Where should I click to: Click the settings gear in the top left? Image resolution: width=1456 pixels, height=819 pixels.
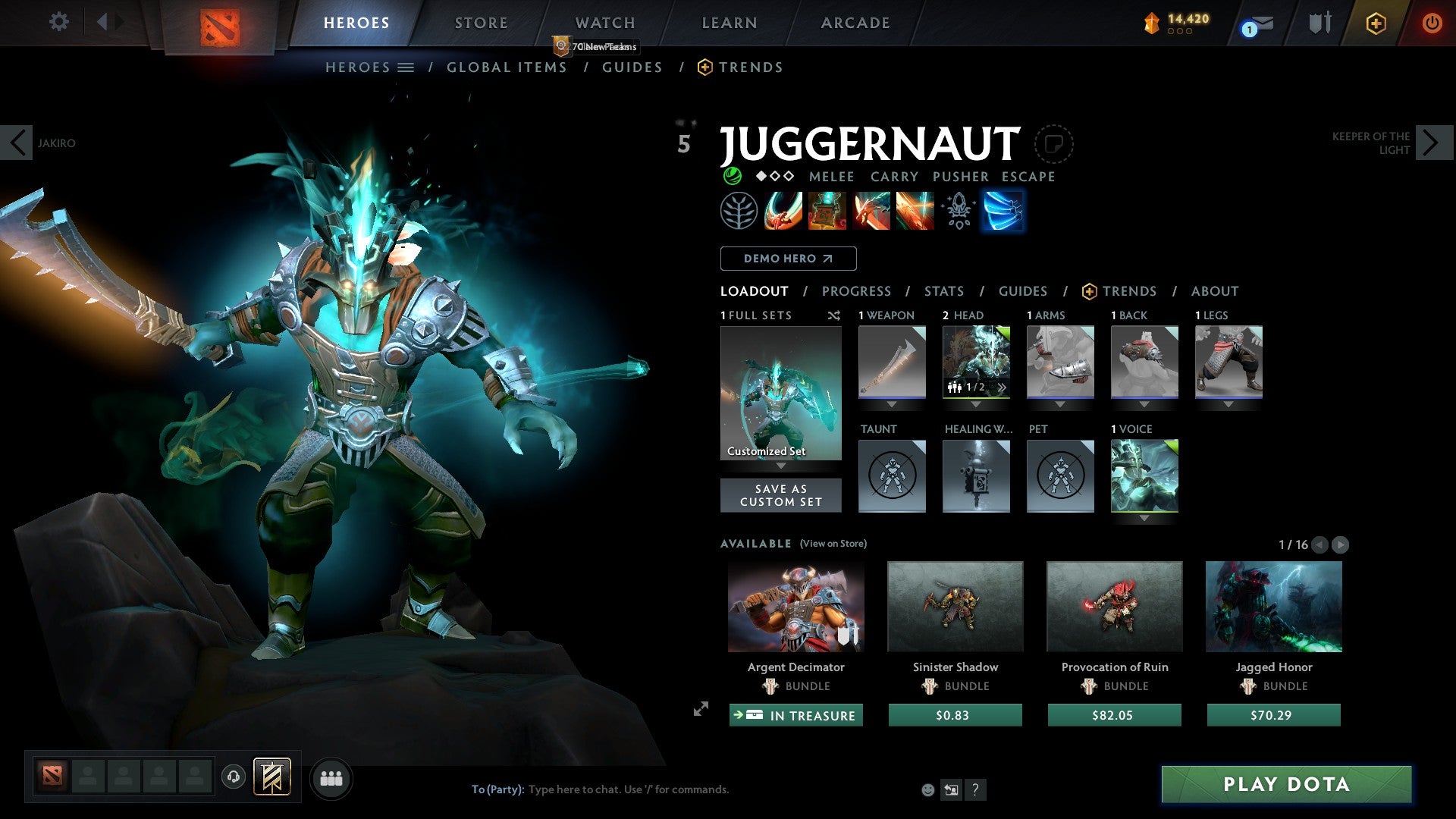click(58, 22)
